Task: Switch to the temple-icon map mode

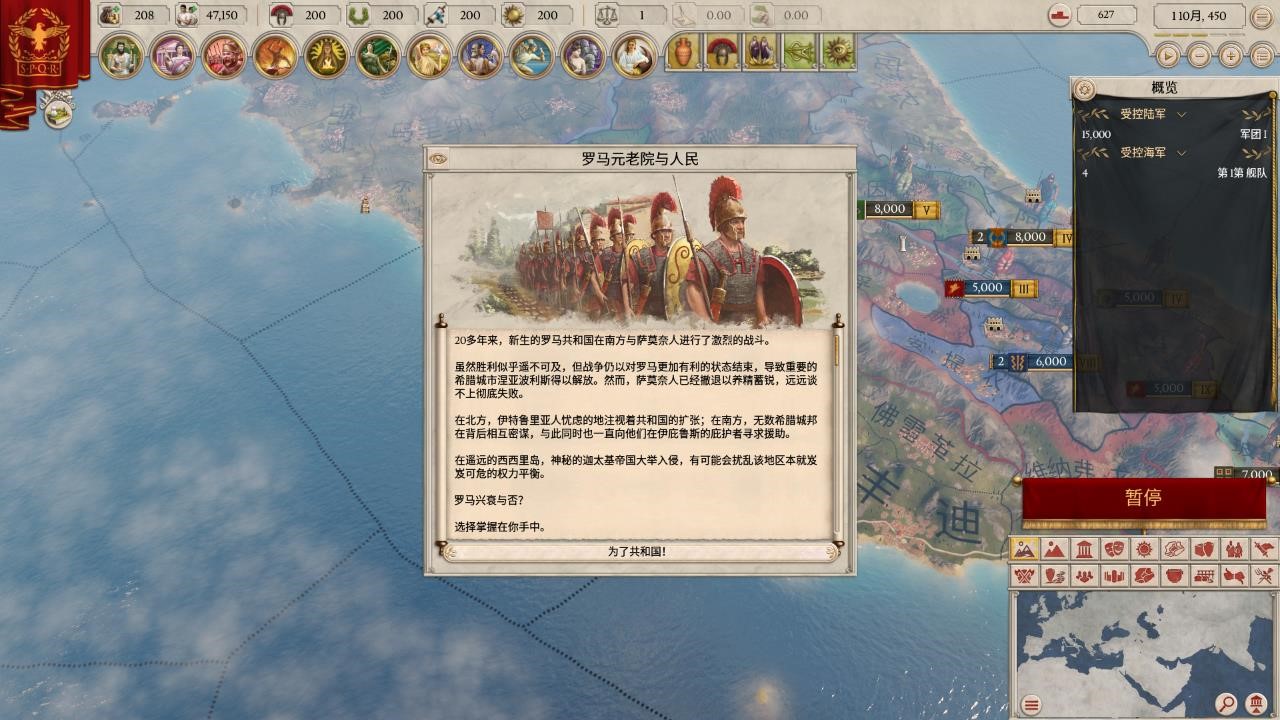Action: point(1084,549)
